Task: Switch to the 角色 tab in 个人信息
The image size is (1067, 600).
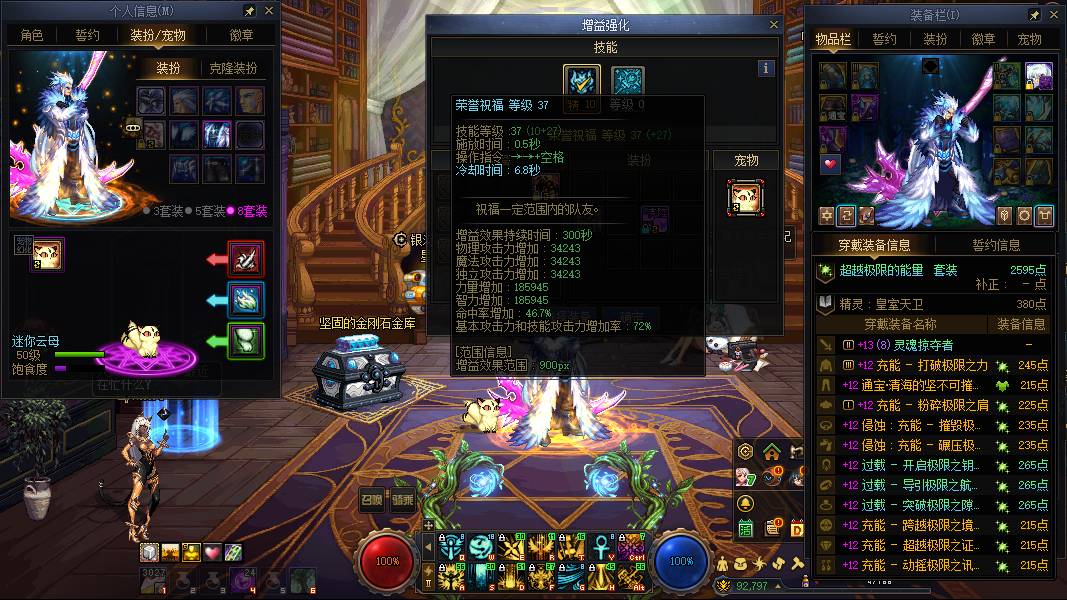Action: coord(32,35)
